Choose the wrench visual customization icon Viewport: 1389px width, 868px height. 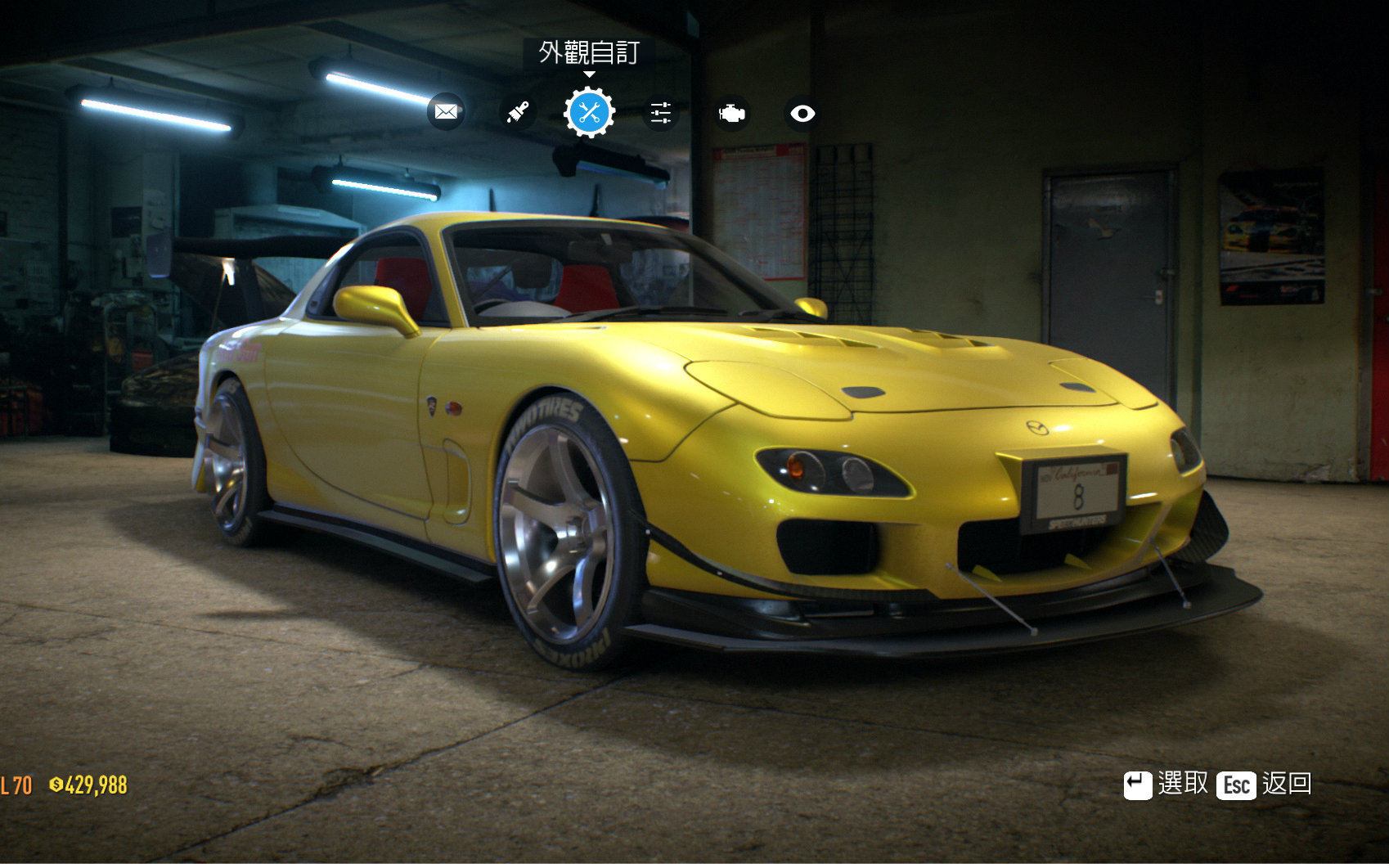[589, 113]
